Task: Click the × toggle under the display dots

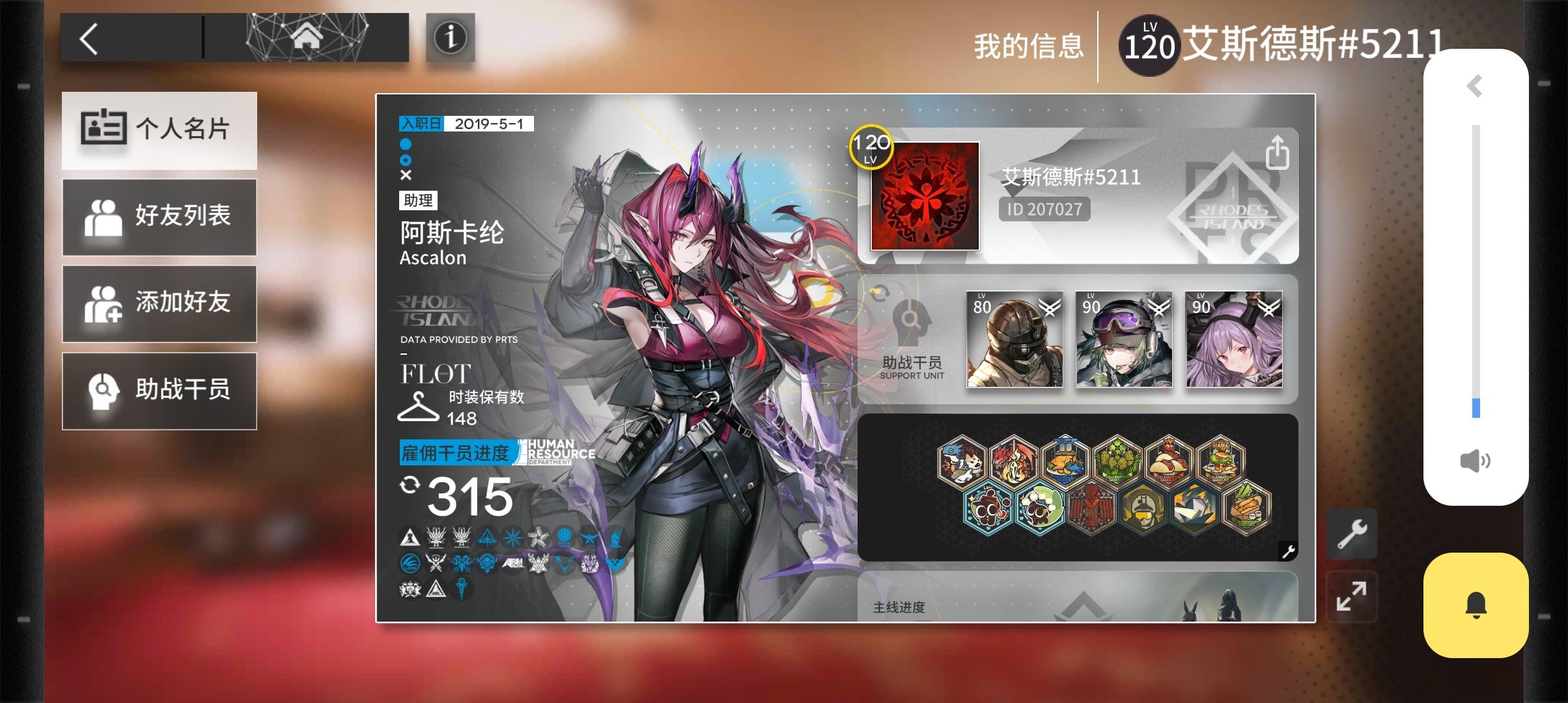Action: coord(407,174)
